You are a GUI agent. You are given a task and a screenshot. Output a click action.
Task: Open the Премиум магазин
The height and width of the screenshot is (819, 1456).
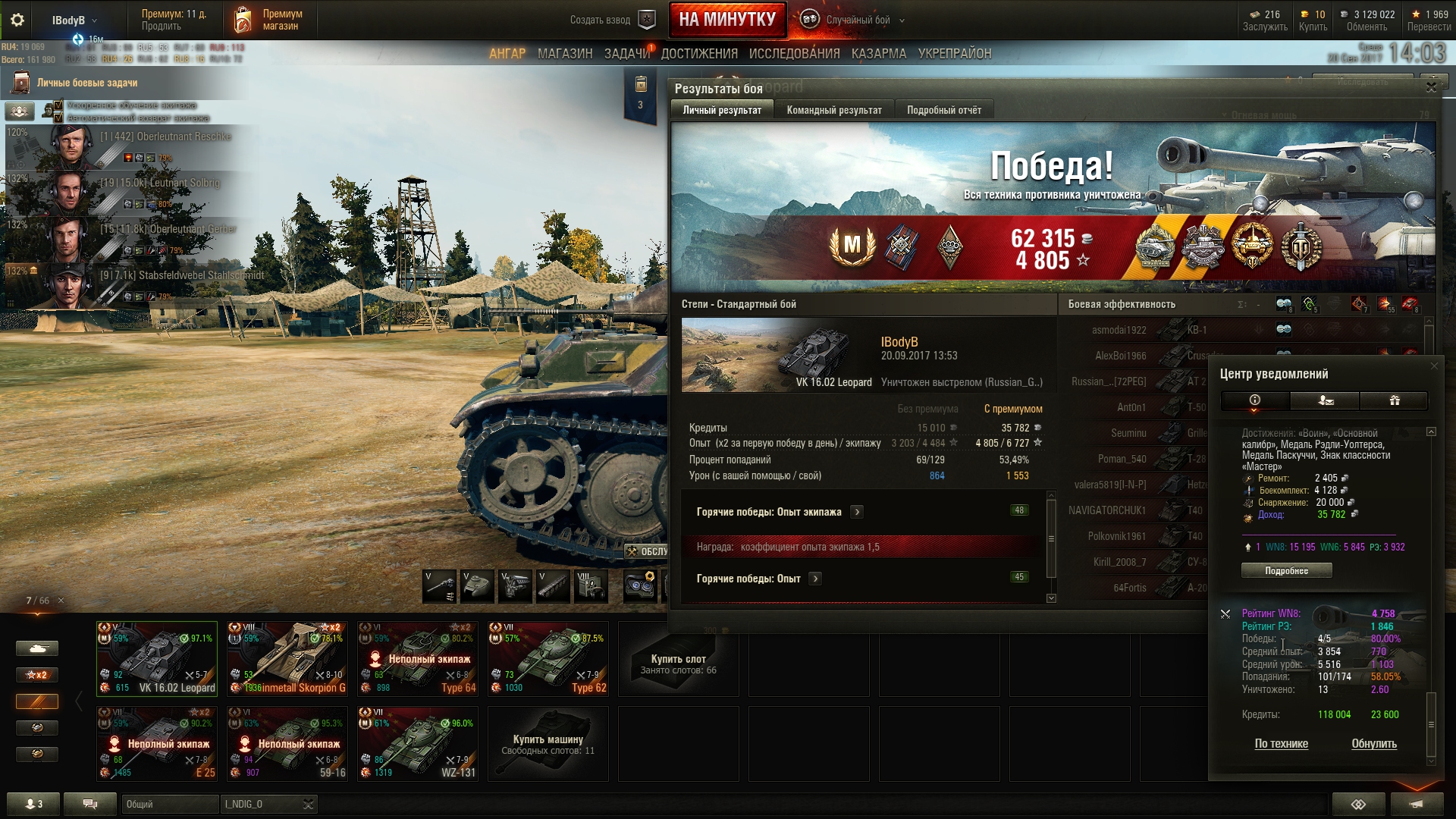click(268, 20)
